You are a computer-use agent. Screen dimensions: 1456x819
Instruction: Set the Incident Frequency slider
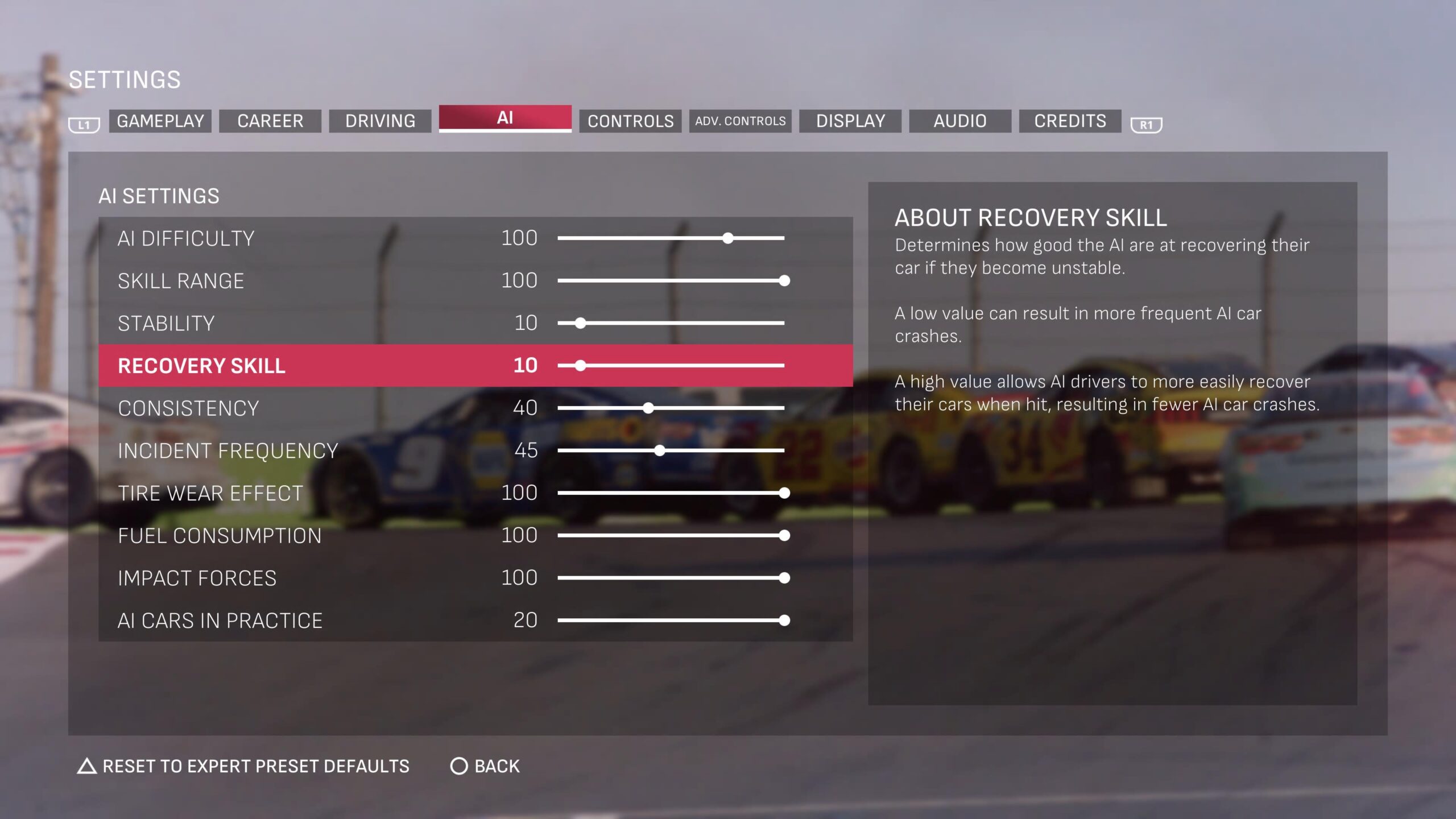click(671, 450)
